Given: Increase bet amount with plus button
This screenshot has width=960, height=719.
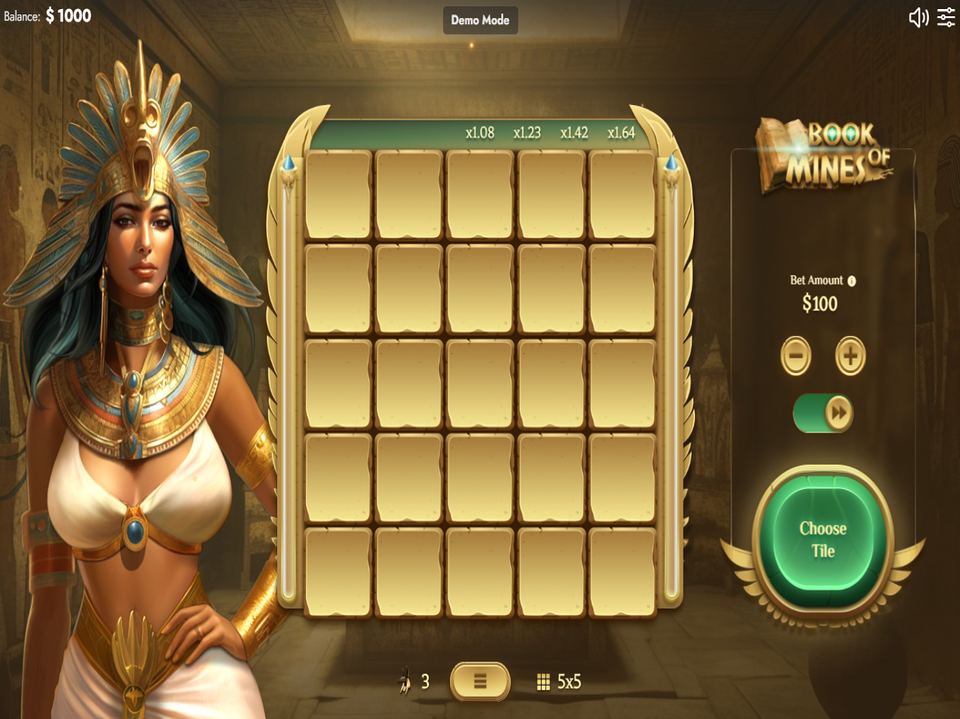Looking at the screenshot, I should coord(850,356).
